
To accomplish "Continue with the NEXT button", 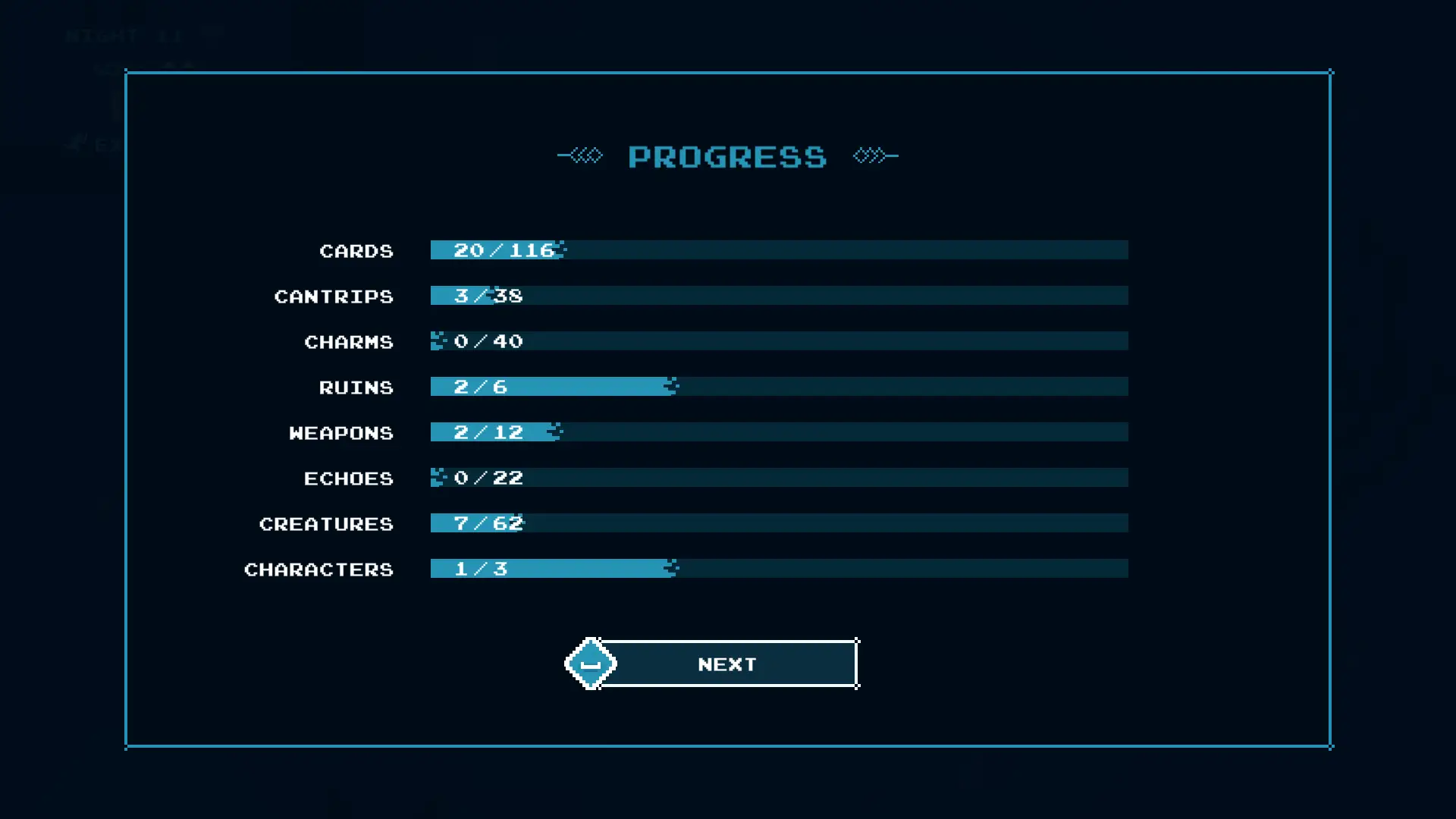I will pyautogui.click(x=726, y=664).
